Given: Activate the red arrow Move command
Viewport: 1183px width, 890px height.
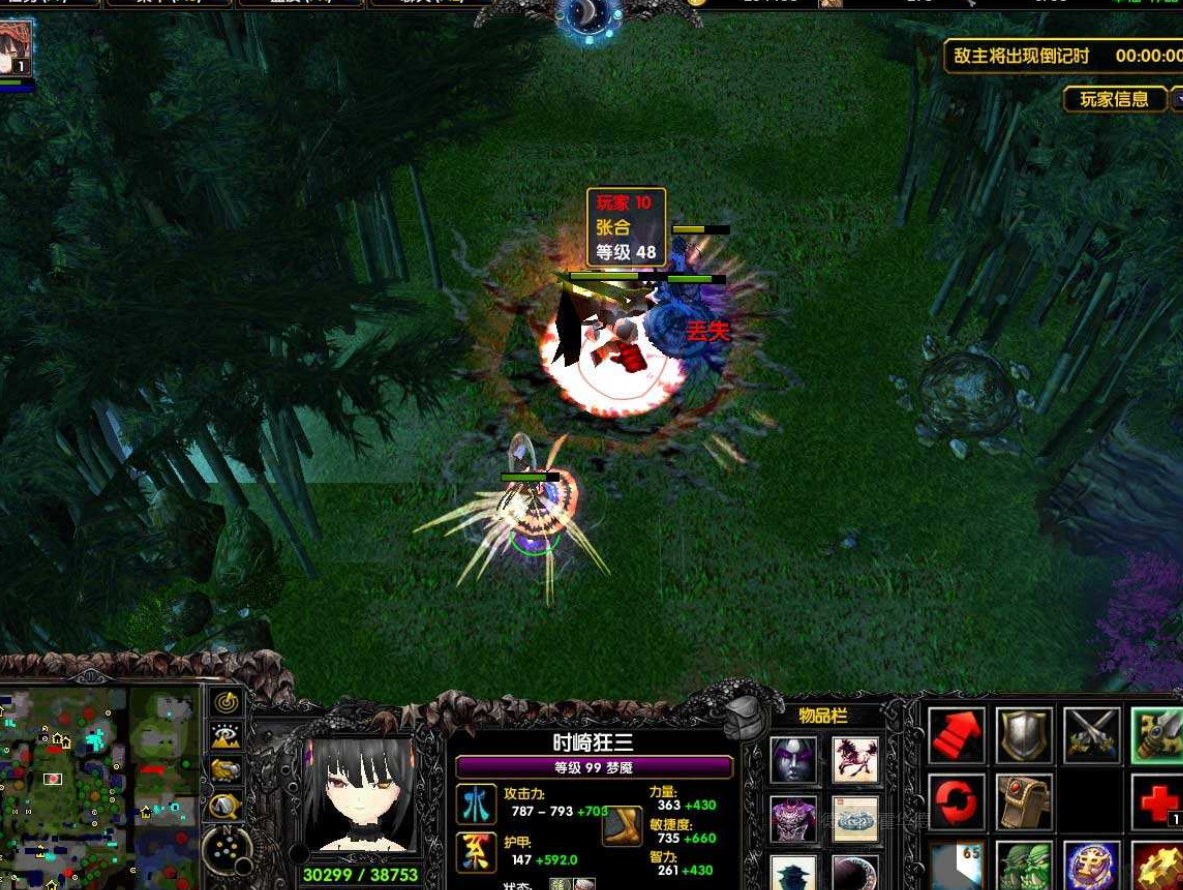Looking at the screenshot, I should click(x=957, y=735).
